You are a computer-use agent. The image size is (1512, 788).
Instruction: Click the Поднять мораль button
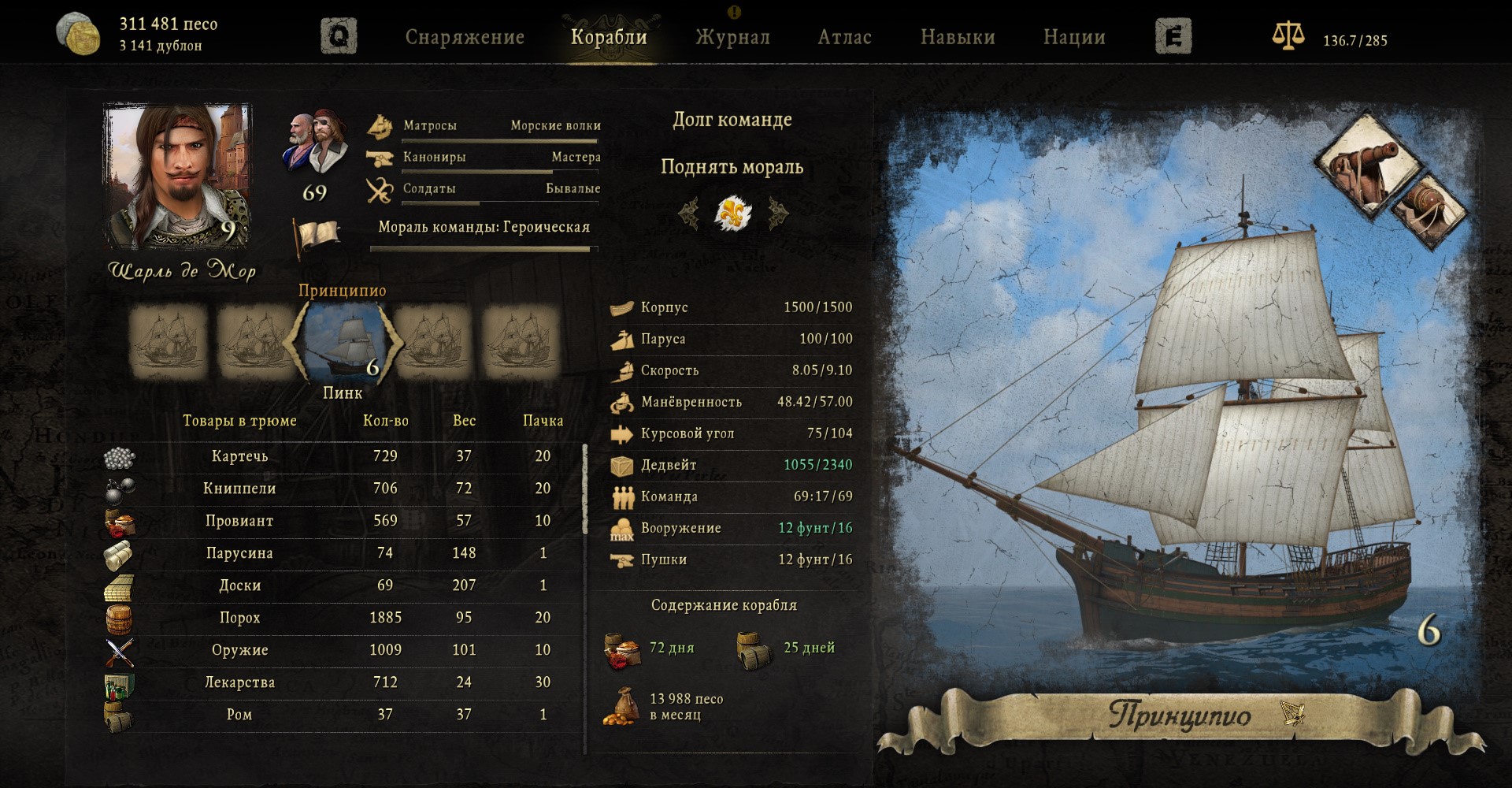pyautogui.click(x=732, y=167)
